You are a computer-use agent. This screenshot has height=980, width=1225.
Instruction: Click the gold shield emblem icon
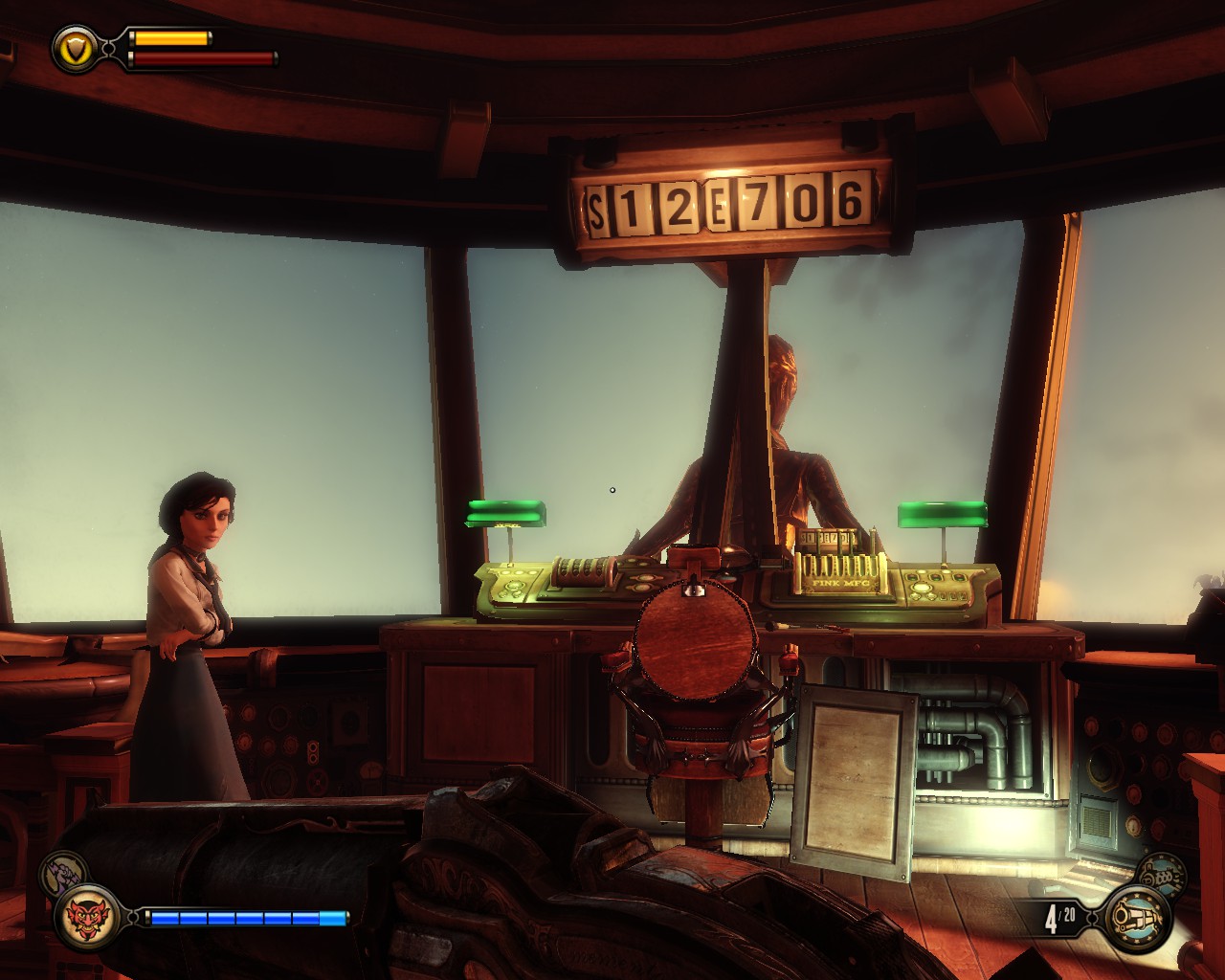click(x=77, y=47)
